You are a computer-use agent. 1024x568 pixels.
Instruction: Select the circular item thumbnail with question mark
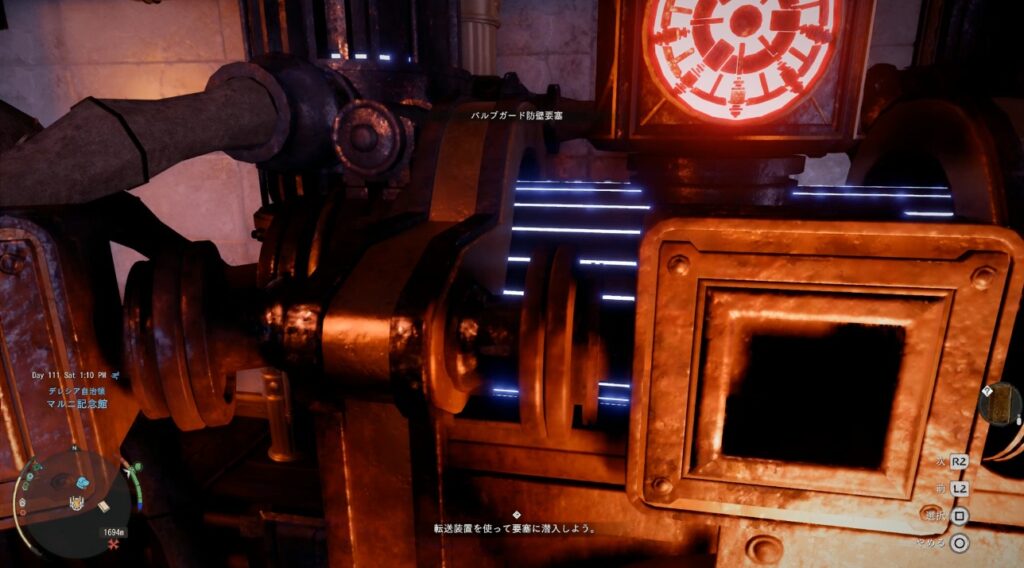(x=999, y=403)
